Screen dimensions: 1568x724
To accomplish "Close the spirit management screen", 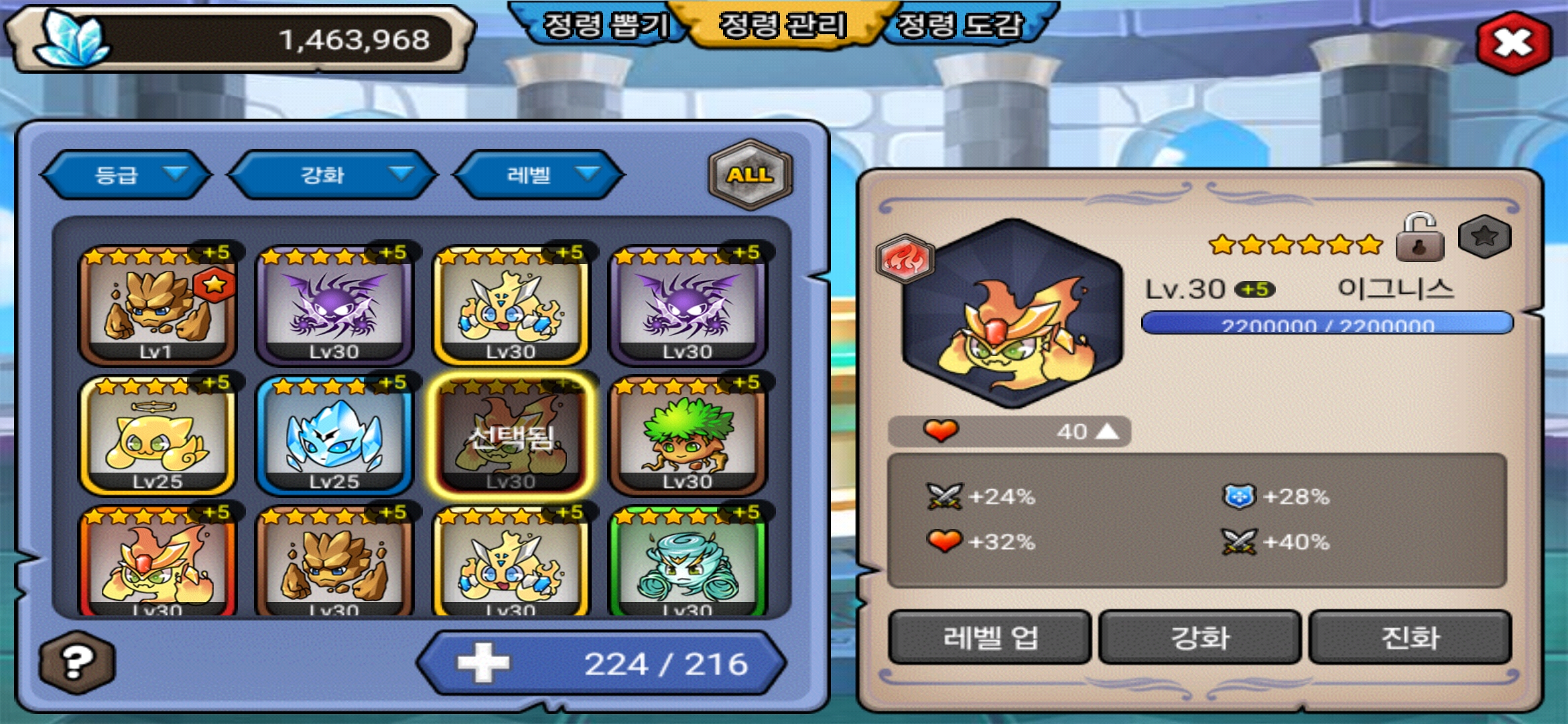I will 1513,43.
